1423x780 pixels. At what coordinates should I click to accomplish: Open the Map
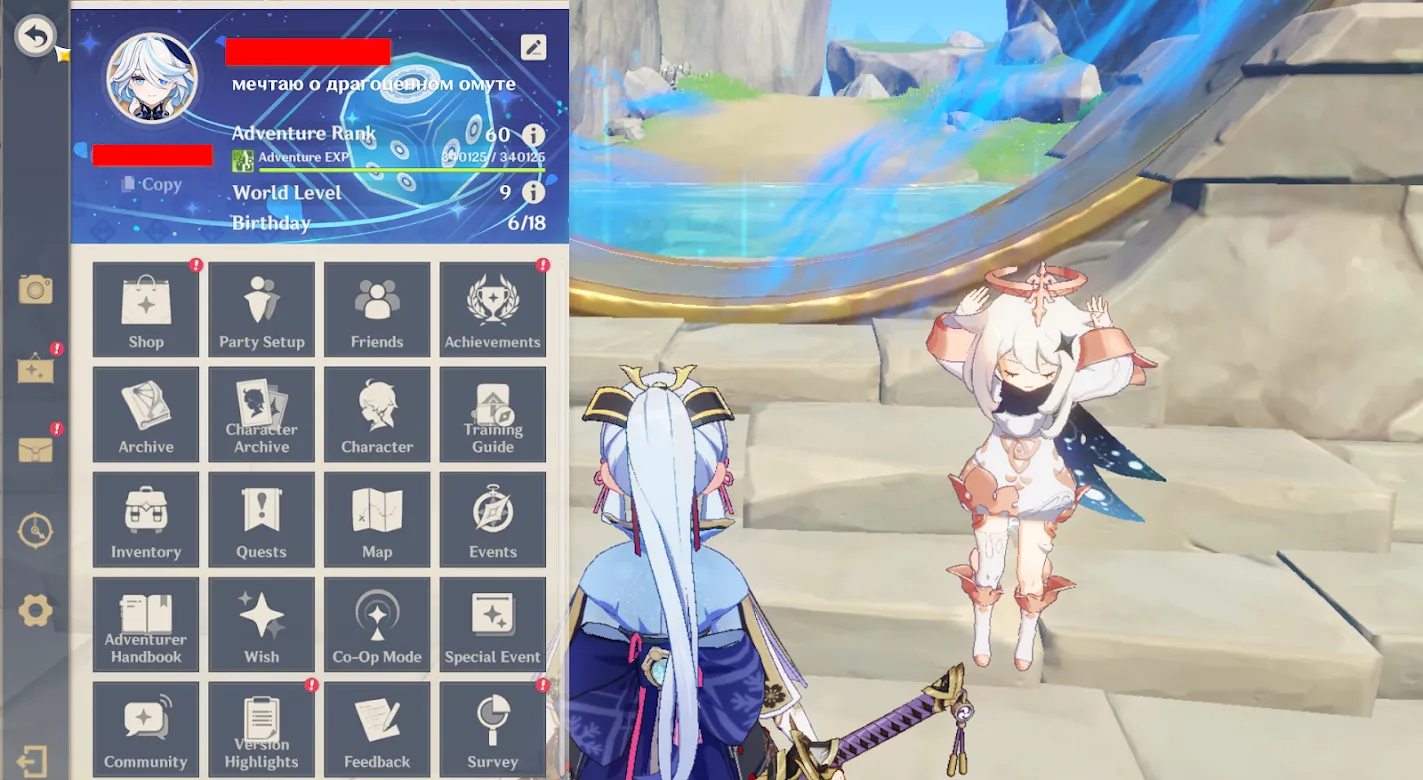[377, 519]
